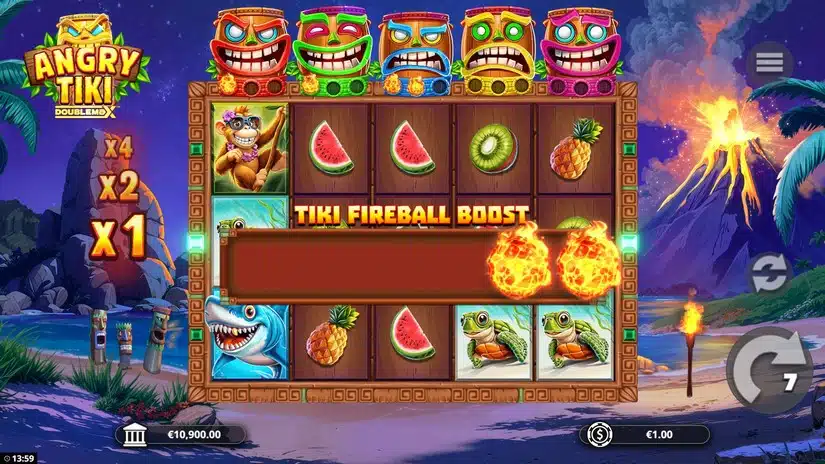Activate the autoplay circular arrows button
This screenshot has height=464, width=825.
[771, 274]
